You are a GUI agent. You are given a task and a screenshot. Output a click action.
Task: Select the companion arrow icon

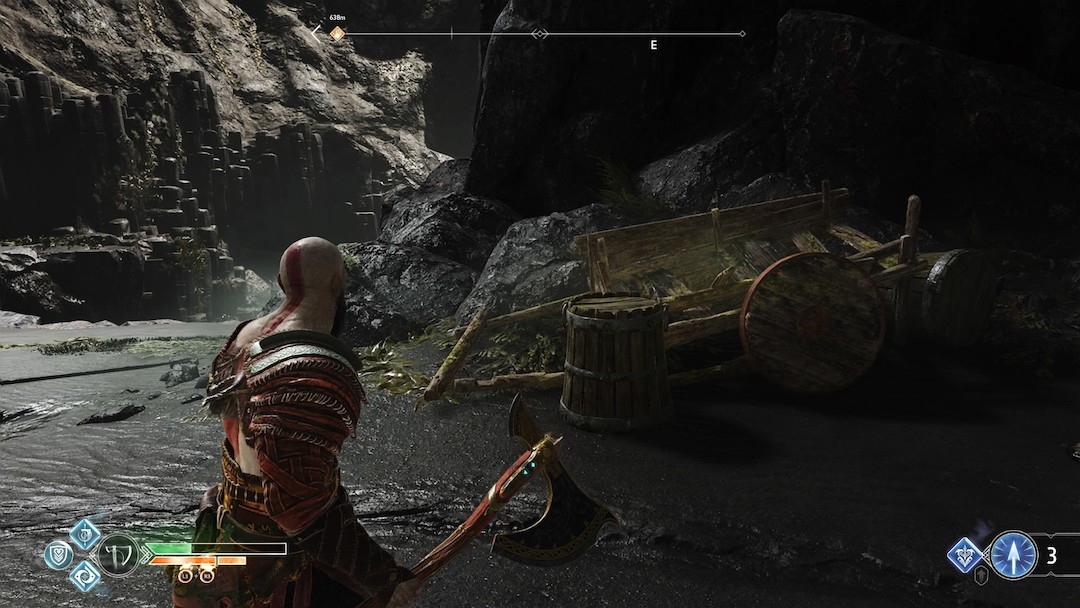click(x=1012, y=555)
